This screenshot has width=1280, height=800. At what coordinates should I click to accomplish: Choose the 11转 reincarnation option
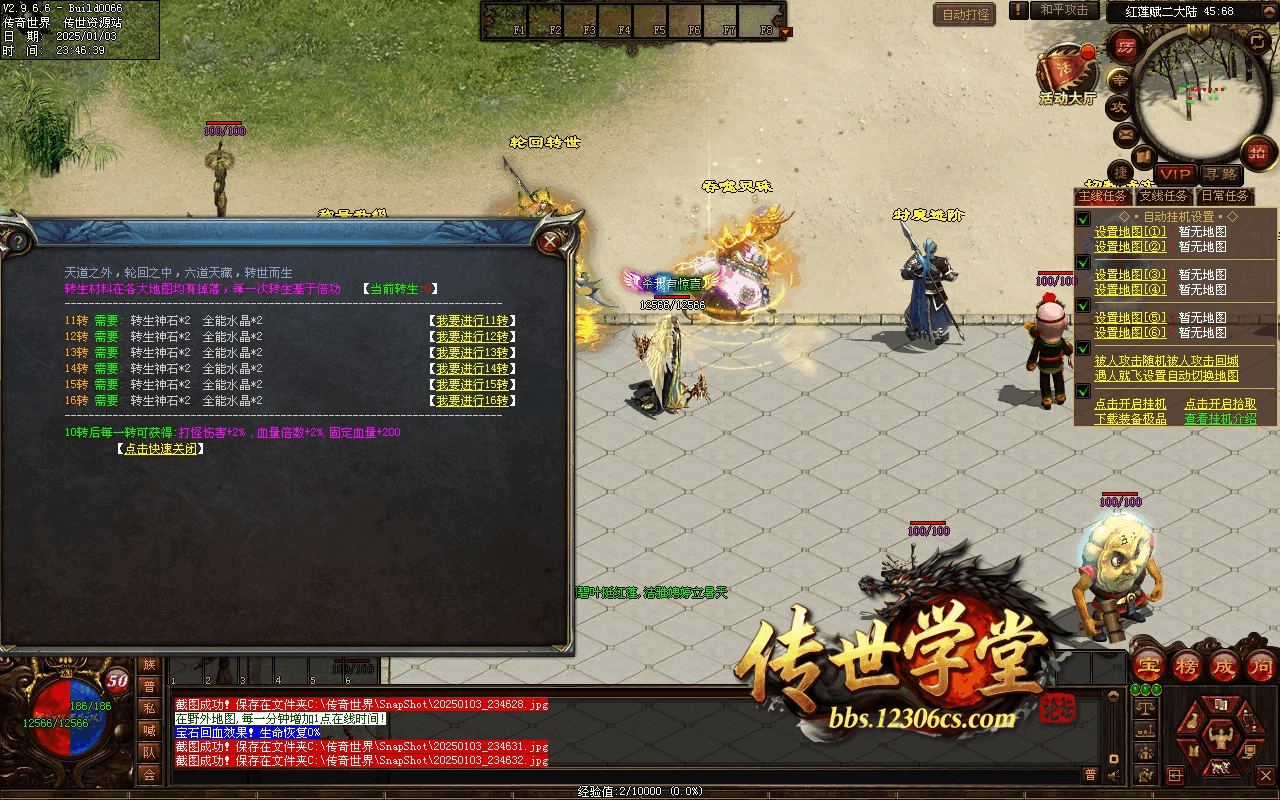tap(472, 321)
